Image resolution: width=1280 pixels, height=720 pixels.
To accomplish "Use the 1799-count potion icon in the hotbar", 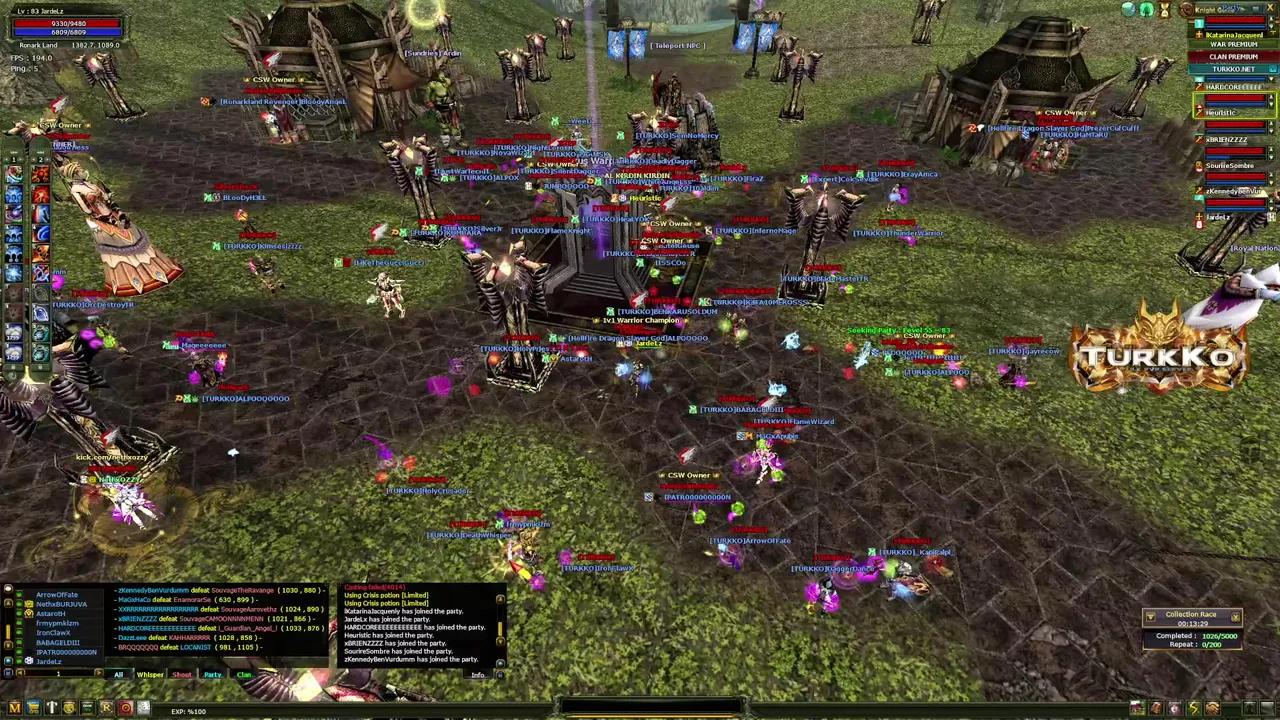I will click(15, 331).
